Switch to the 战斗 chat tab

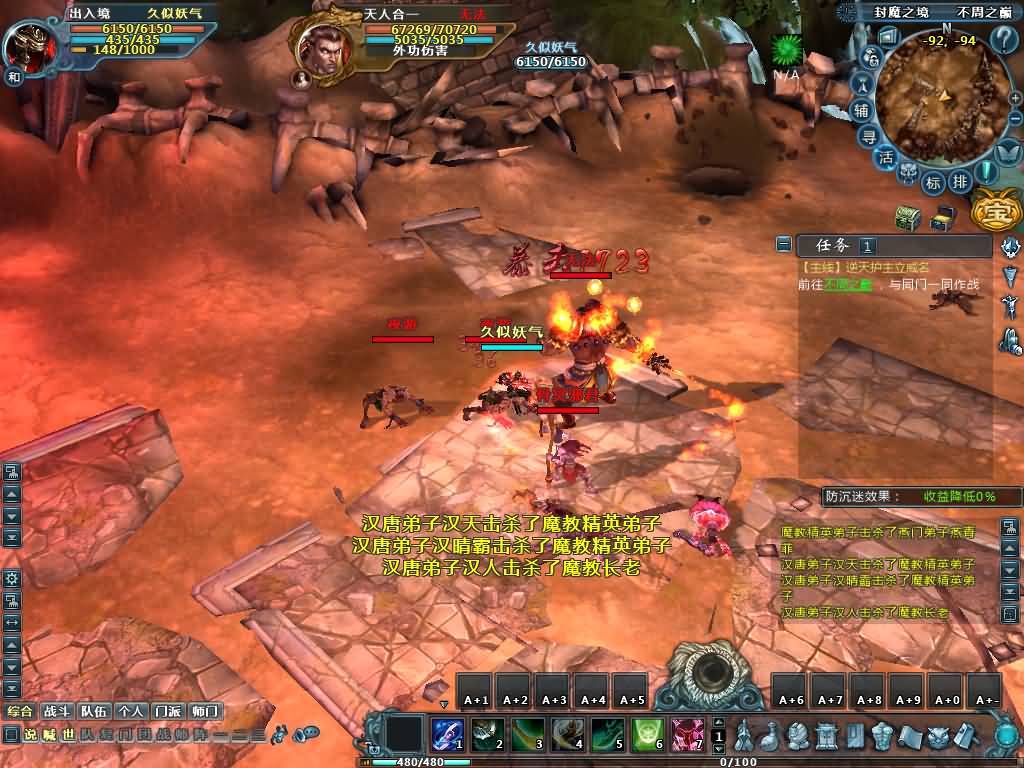tap(57, 711)
